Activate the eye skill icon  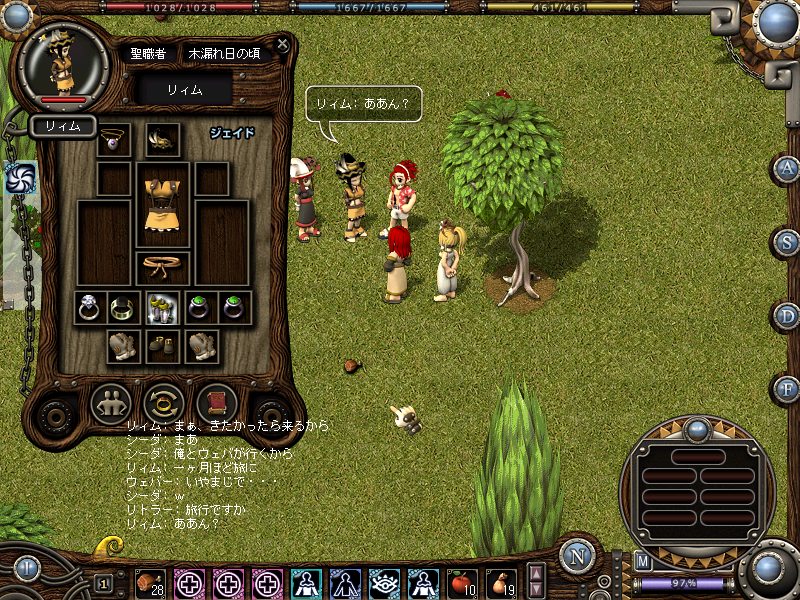383,582
